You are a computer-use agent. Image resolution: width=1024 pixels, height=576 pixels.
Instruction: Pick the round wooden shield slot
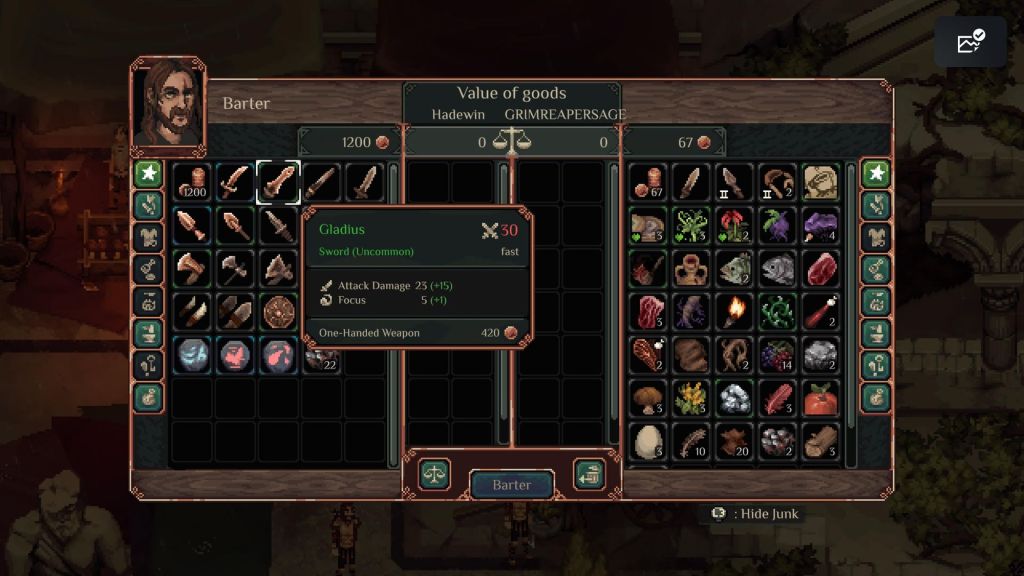point(278,311)
